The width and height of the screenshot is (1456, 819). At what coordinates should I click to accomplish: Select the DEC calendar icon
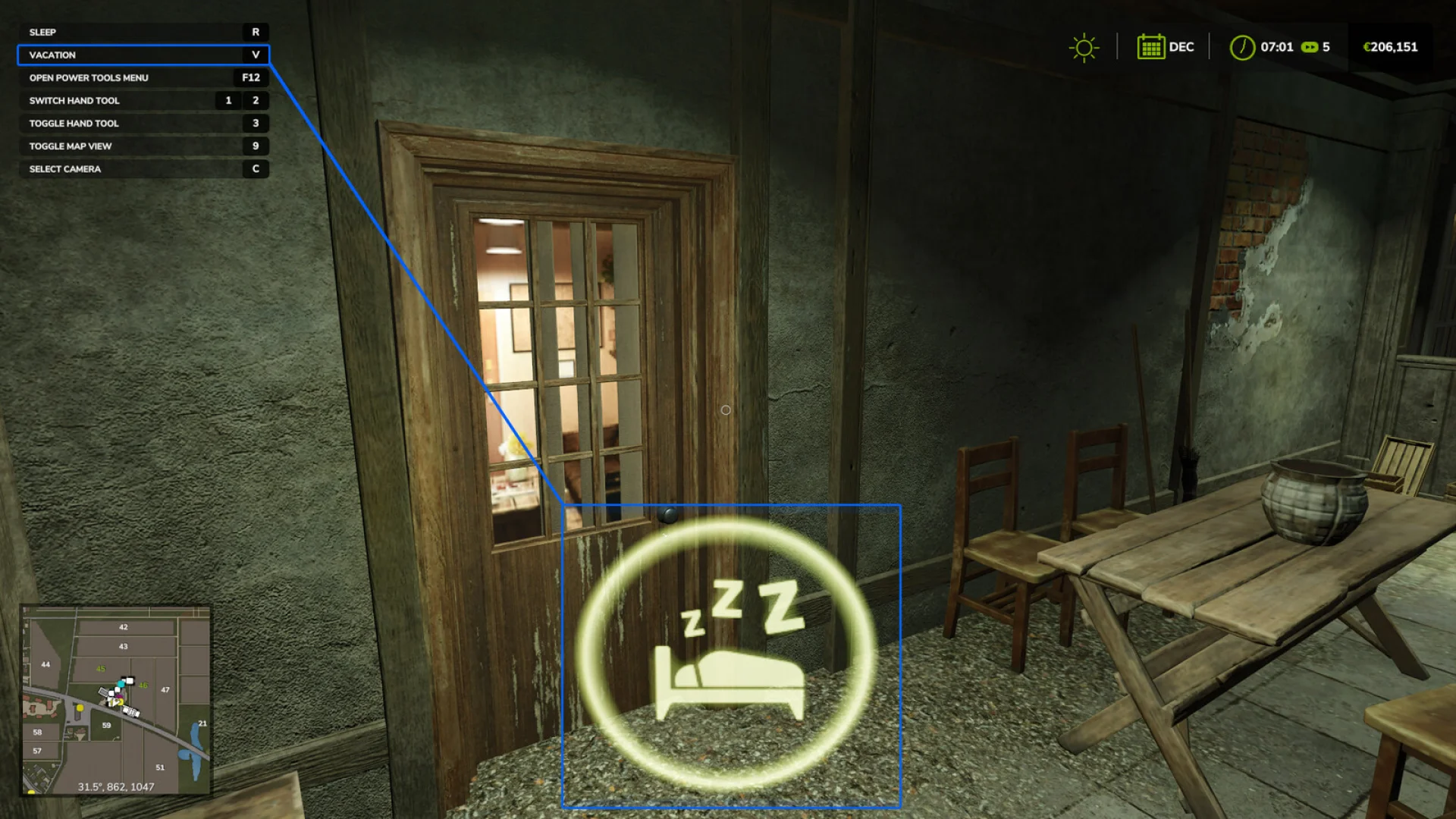(x=1153, y=47)
